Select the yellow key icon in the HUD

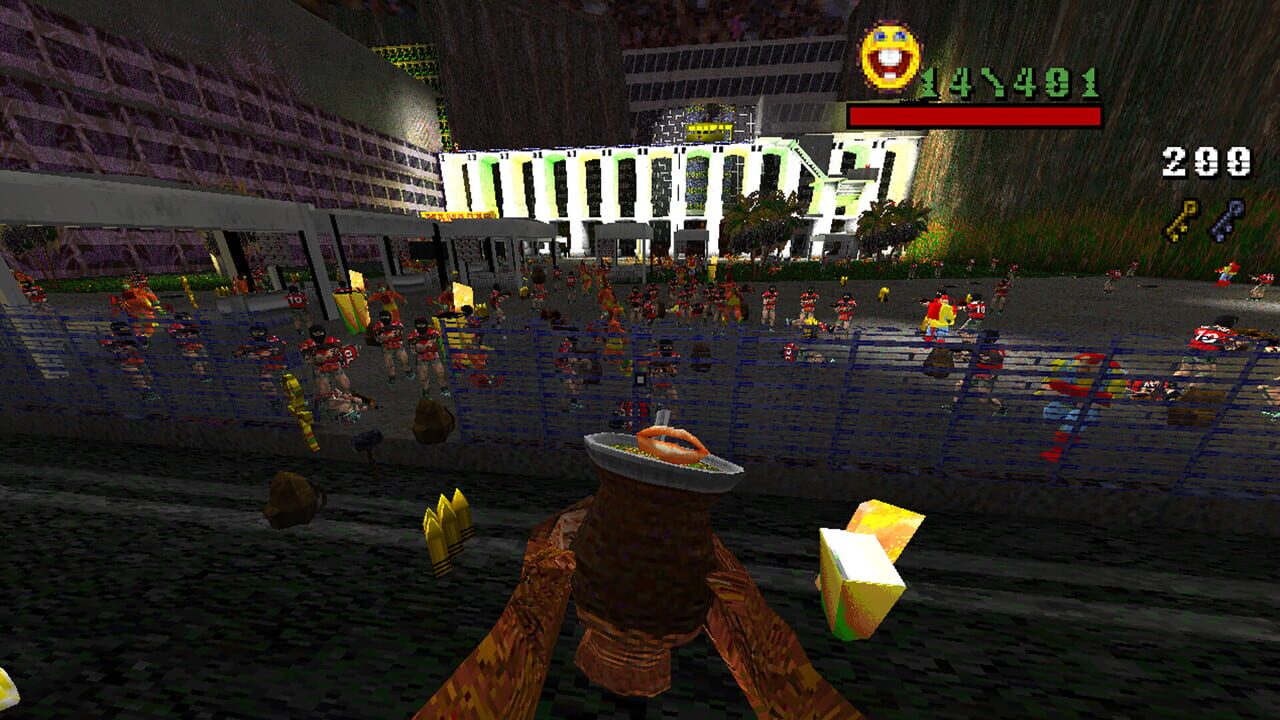coord(1181,220)
